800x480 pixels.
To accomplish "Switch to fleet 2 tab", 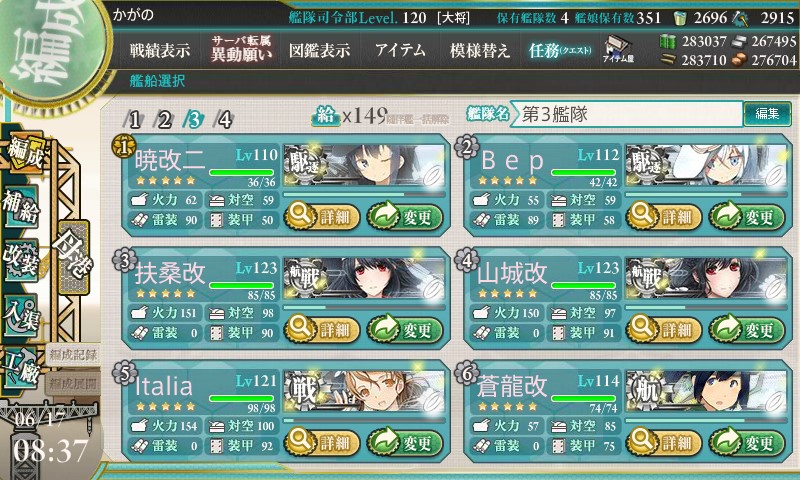I will click(164, 119).
